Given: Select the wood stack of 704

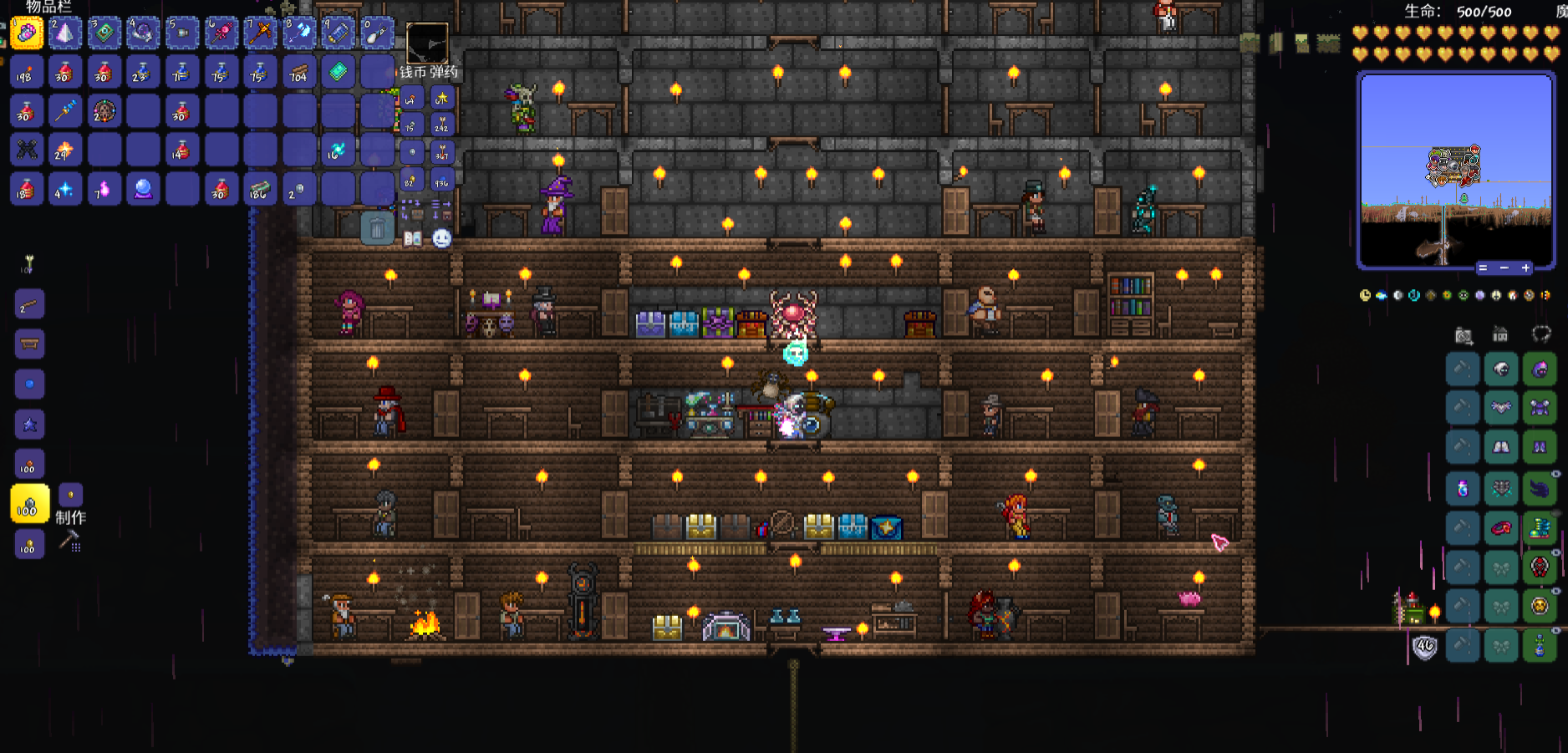Looking at the screenshot, I should click(x=298, y=73).
